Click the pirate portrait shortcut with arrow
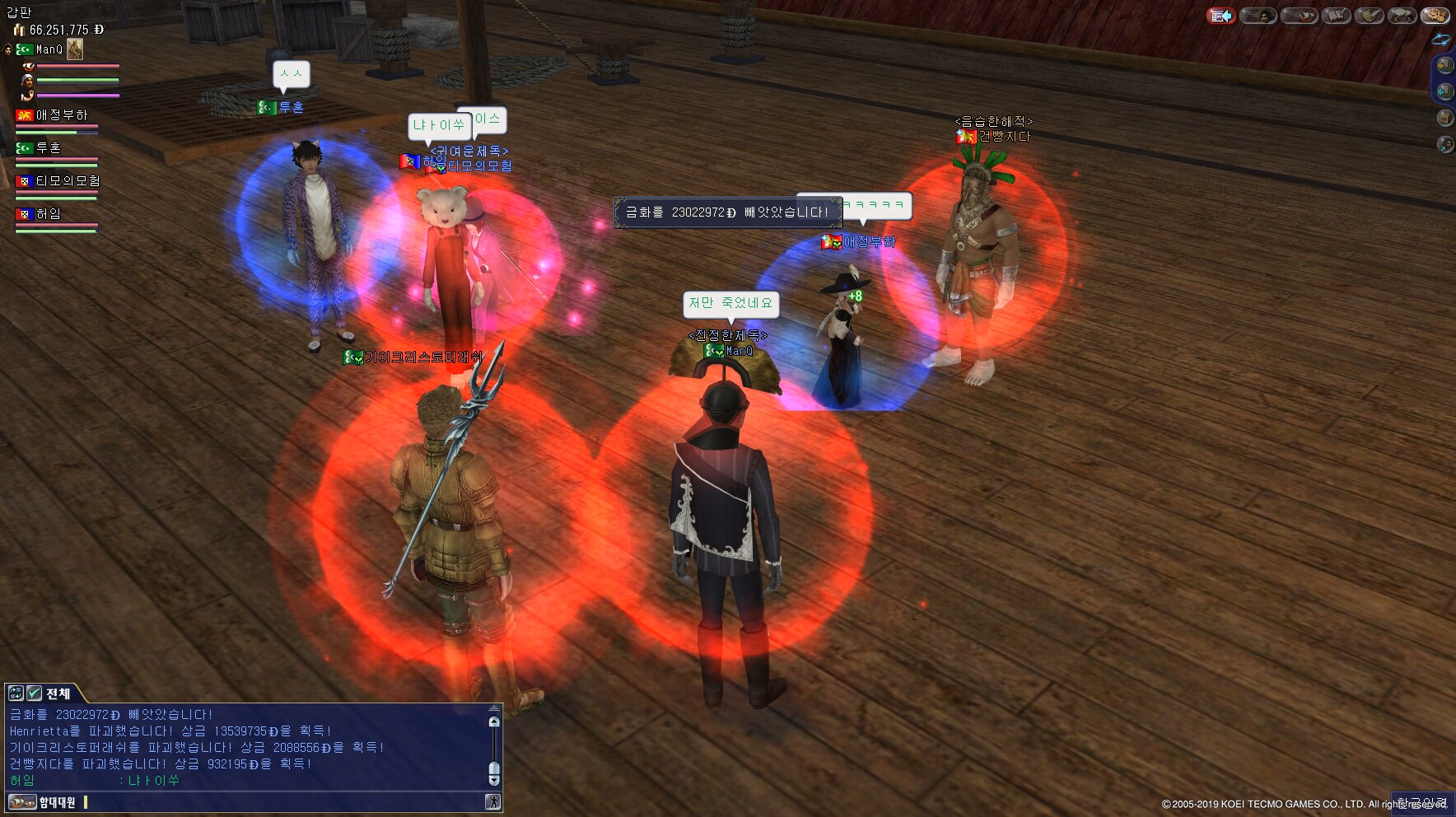Viewport: 1456px width, 817px height. pos(1444,145)
